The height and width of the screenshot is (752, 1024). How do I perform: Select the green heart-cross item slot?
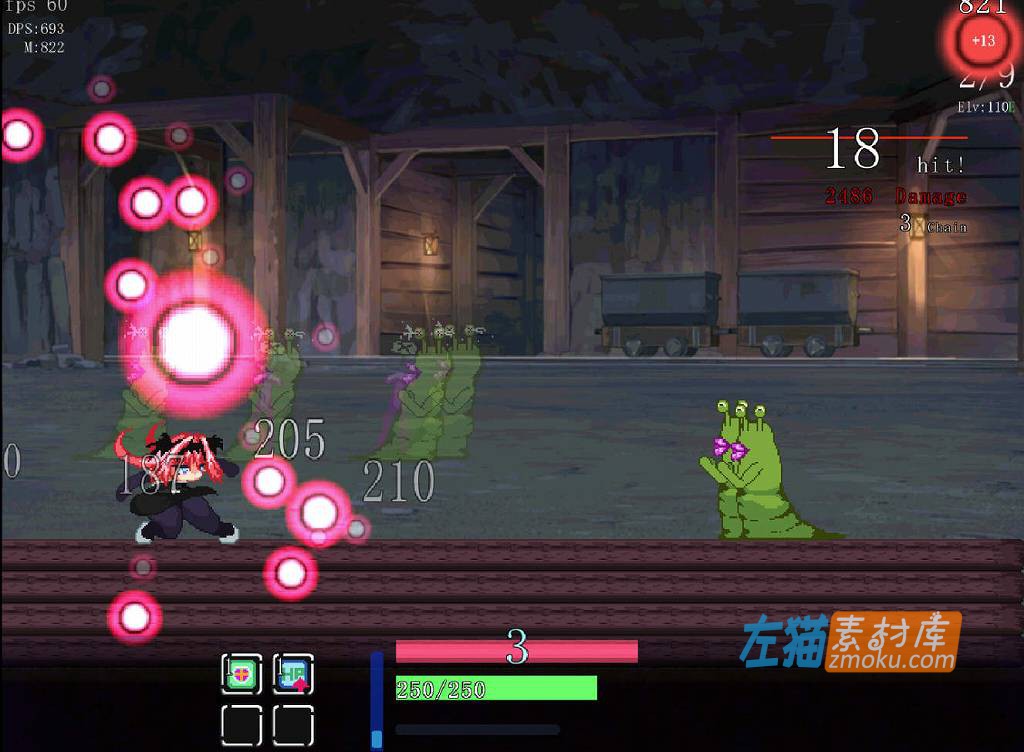point(242,675)
